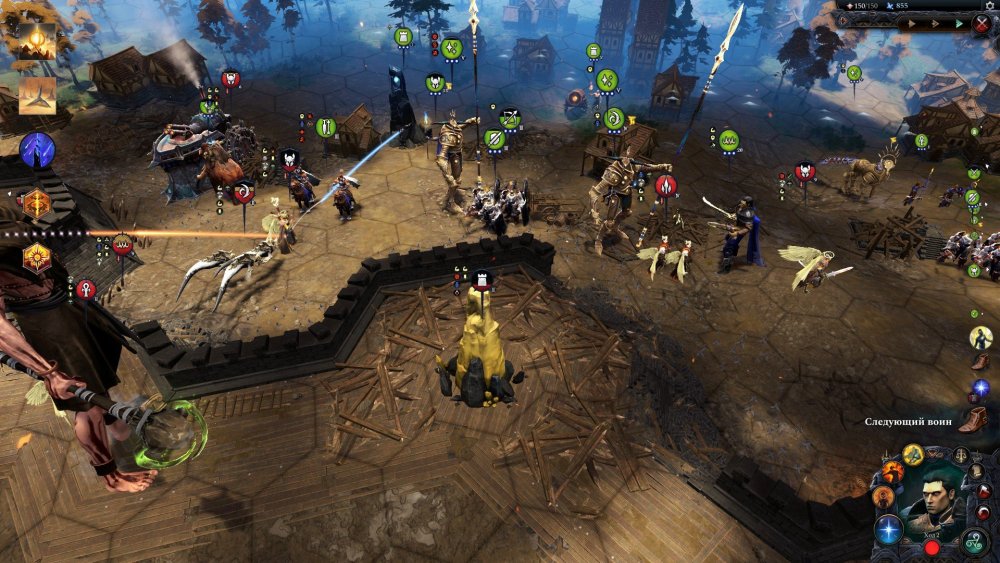Use the yellow-green warrior ability orb
1000x563 pixels.
(x=913, y=455)
